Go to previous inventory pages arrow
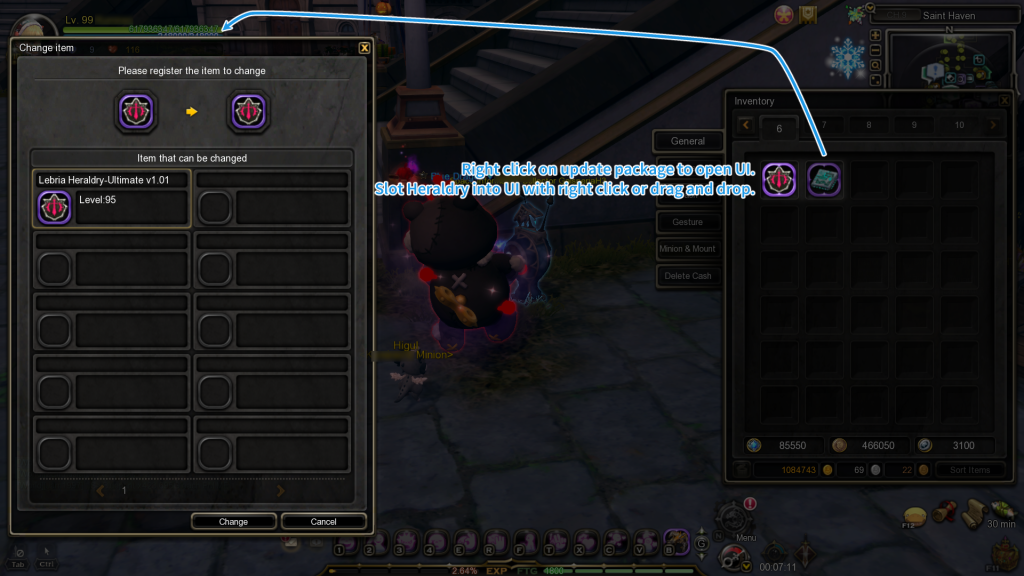 tap(745, 126)
